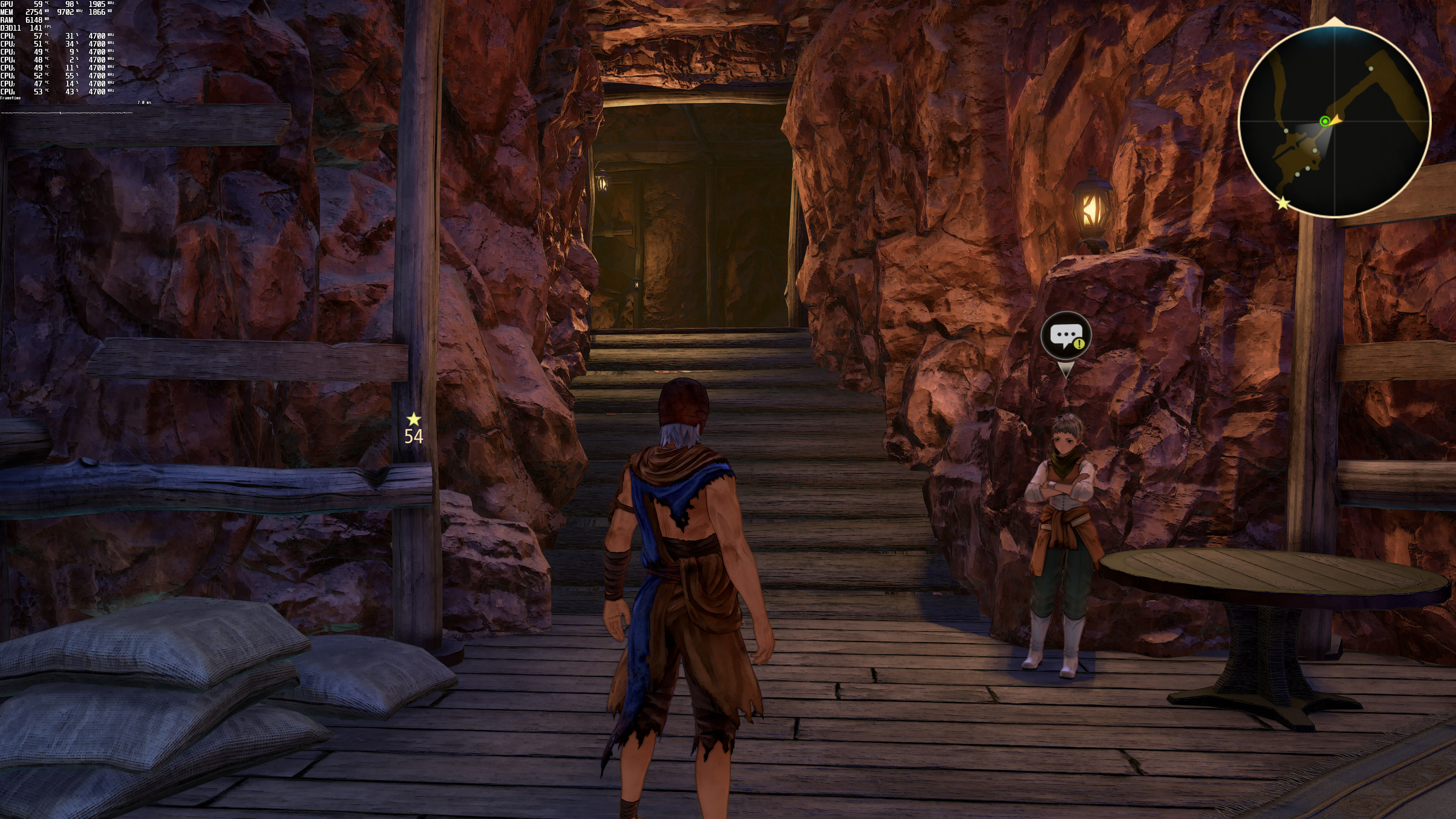Click the gold star marker on the minimap edge
This screenshot has width=1456, height=819.
point(1283,203)
